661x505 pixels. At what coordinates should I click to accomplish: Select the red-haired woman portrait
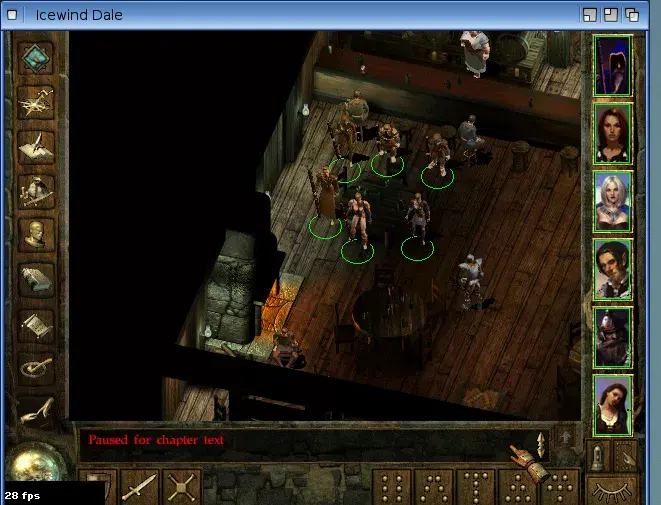(612, 133)
